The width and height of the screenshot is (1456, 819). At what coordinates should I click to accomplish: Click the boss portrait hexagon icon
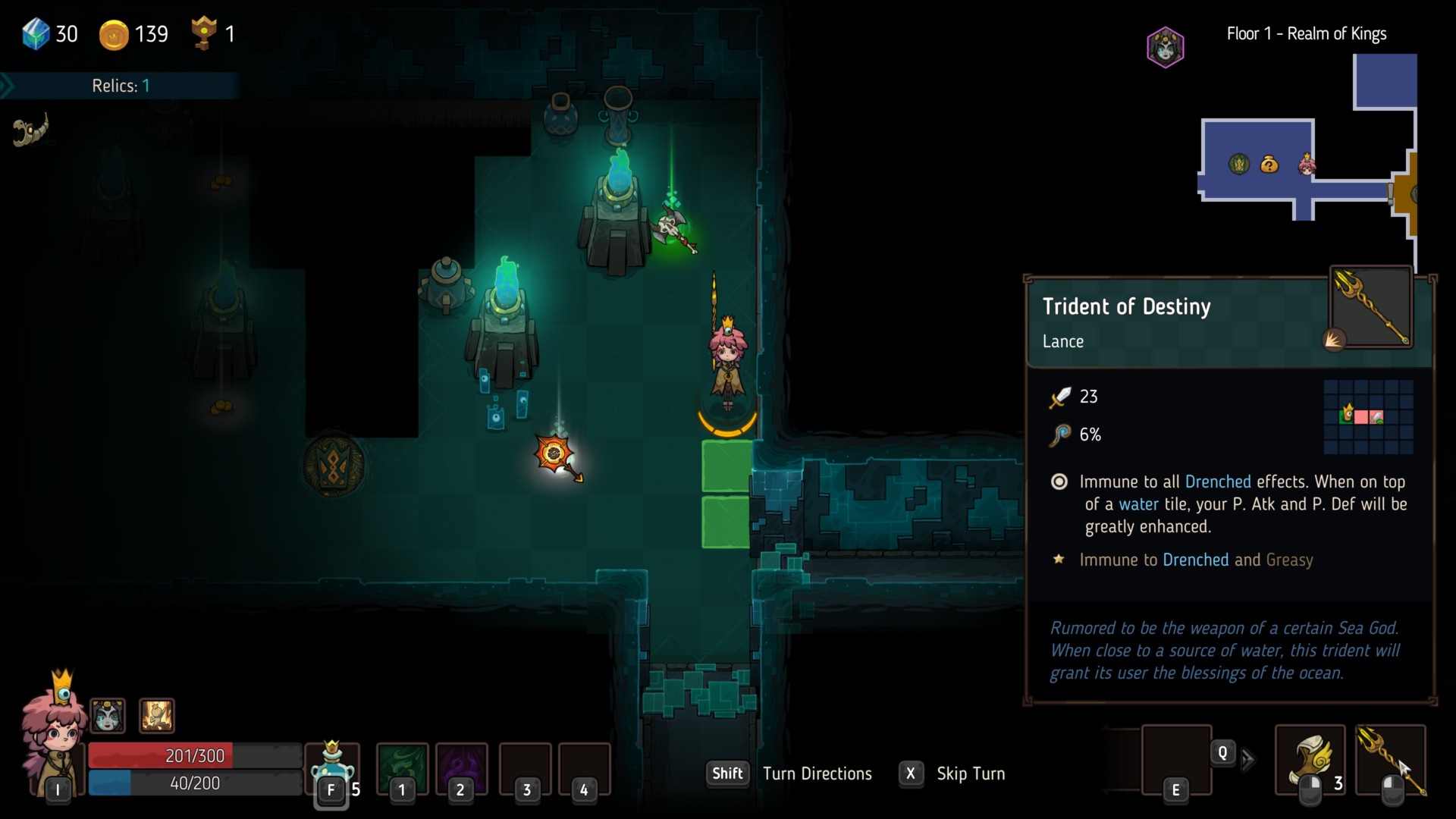coord(1165,47)
